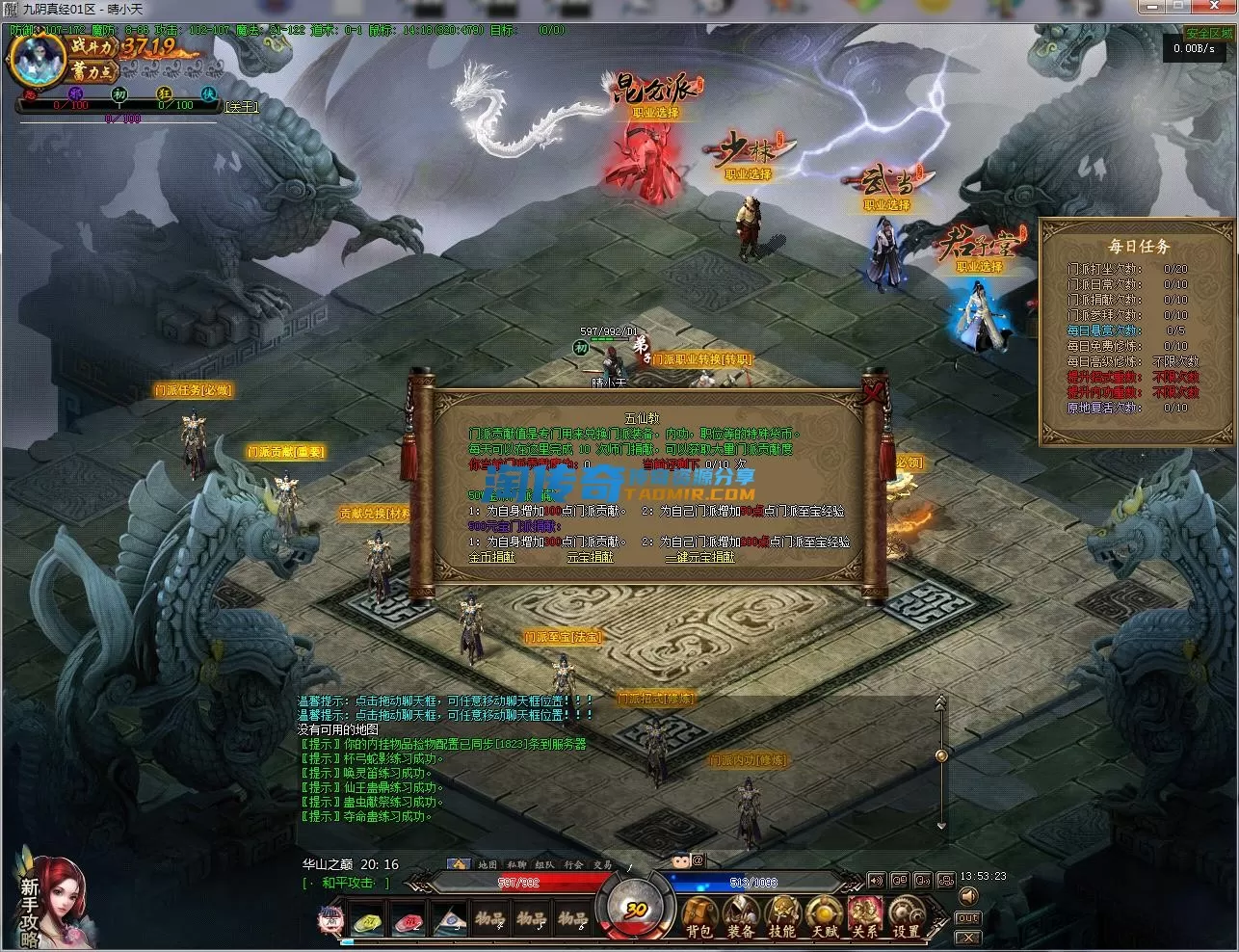
Task: Select the 一键元宝捐献 one-click donation link
Action: point(699,557)
